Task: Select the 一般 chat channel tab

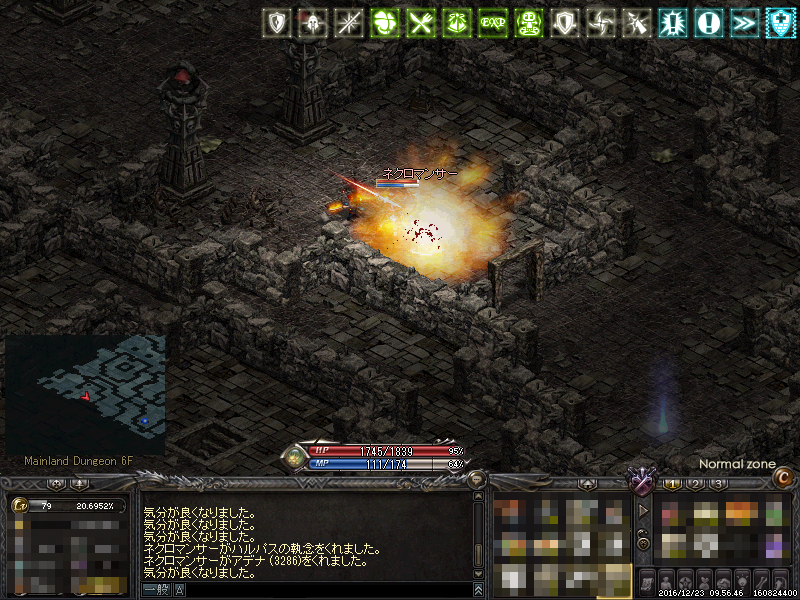Action: coord(155,591)
